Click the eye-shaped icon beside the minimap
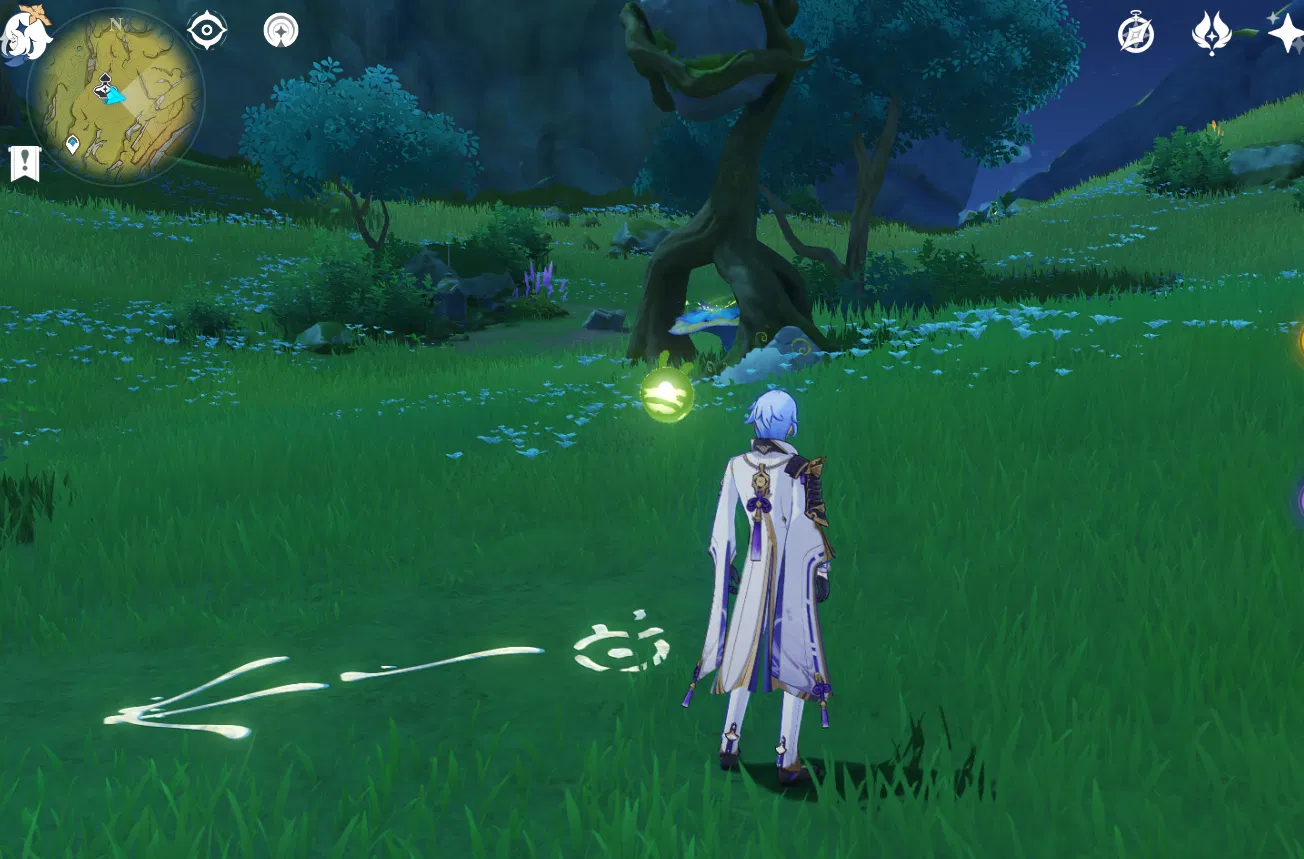Viewport: 1304px width, 859px height. (207, 29)
